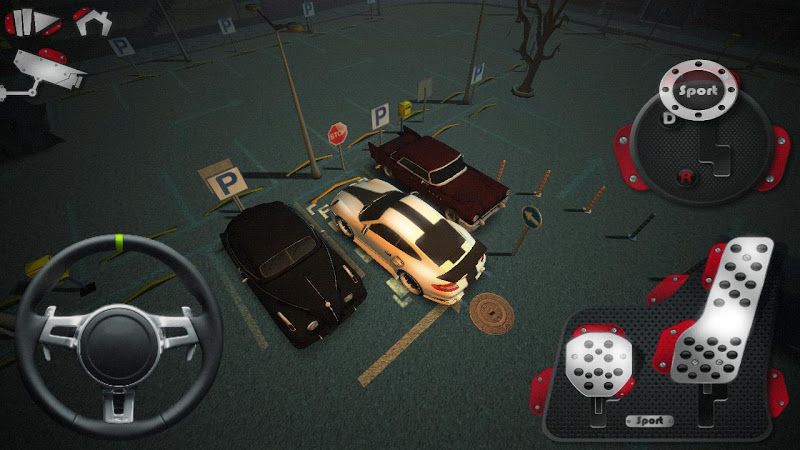Pause the game with the pause/play button
This screenshot has width=800, height=450.
pos(33,21)
